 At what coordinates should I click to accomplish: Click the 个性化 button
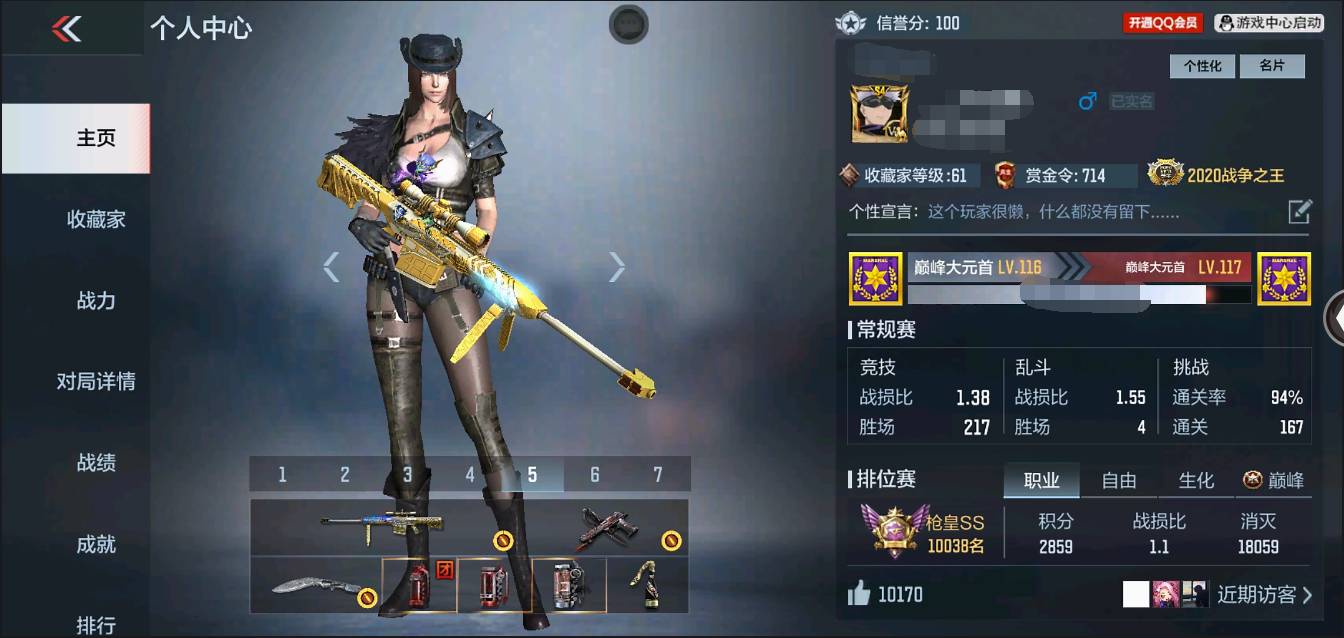(x=1202, y=66)
